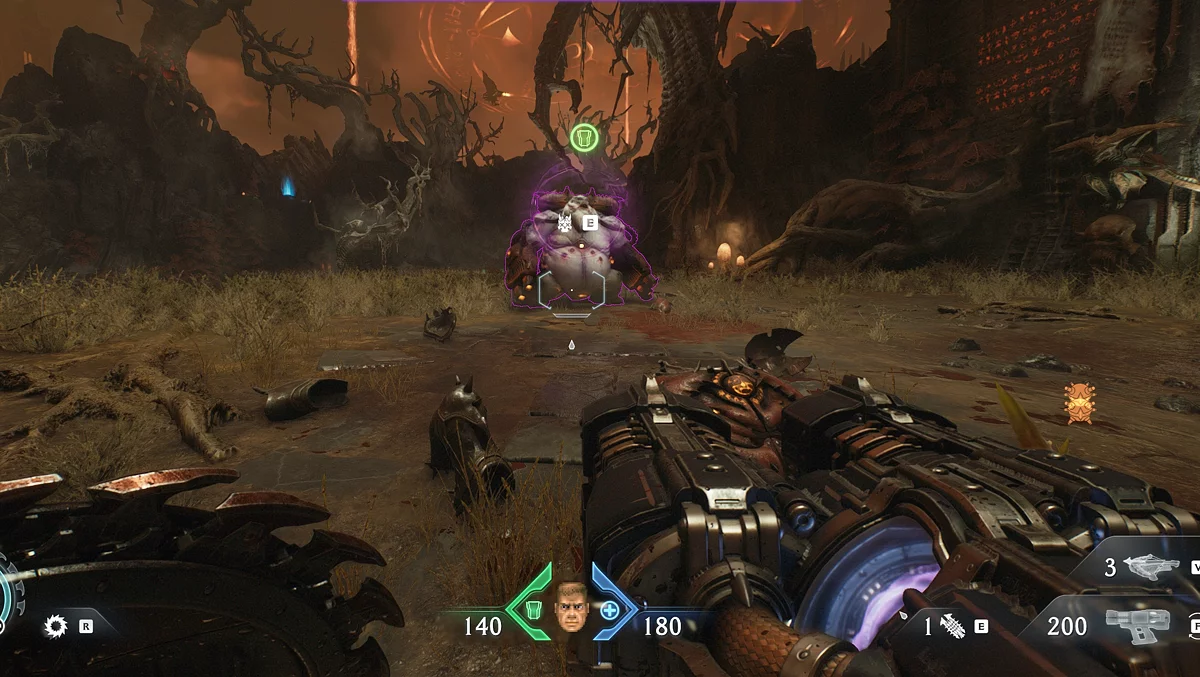
Task: Activate the shield saw ability icon
Action: 56,627
